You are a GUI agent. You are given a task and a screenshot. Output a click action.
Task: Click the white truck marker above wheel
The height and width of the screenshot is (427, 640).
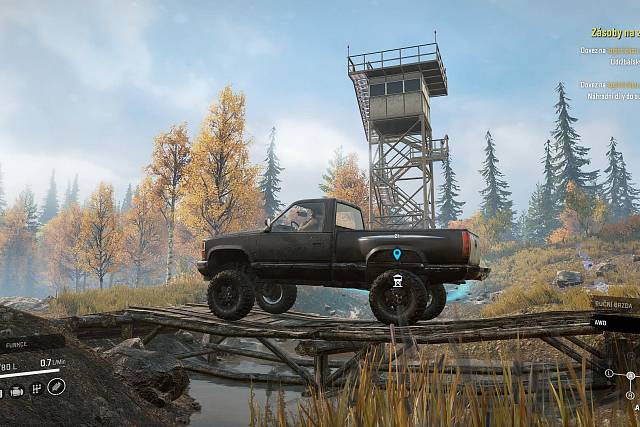397,281
